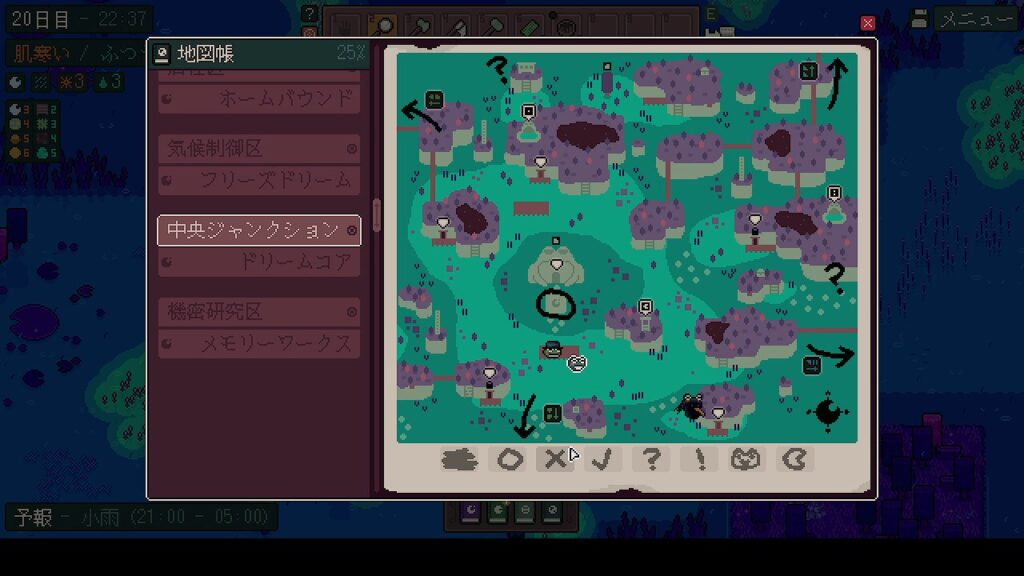1024x576 pixels.
Task: Choose the X mark stamp
Action: click(x=554, y=459)
